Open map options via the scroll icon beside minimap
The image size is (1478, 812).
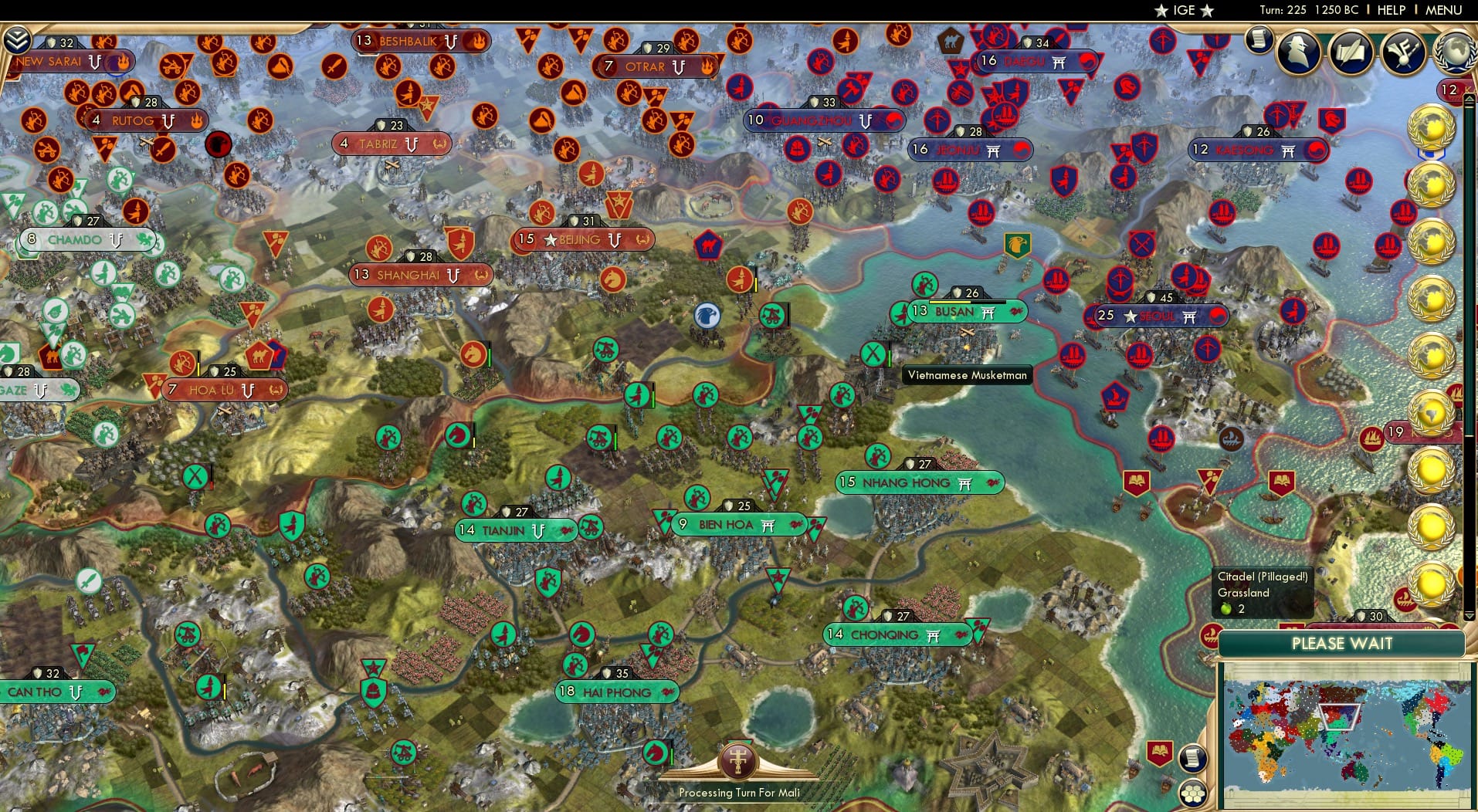click(x=1194, y=757)
